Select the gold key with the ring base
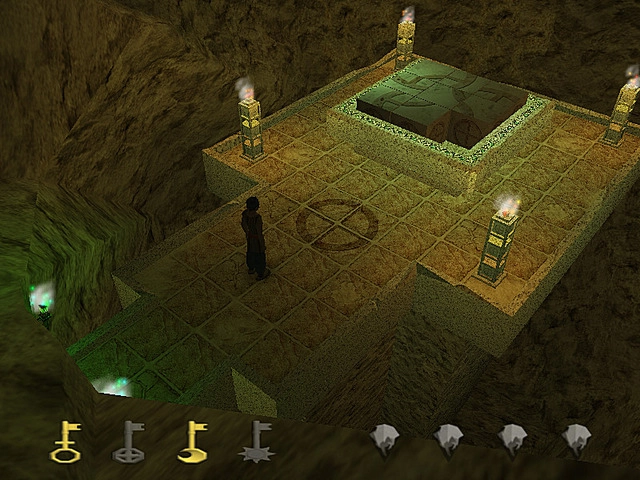The width and height of the screenshot is (640, 480). click(66, 441)
